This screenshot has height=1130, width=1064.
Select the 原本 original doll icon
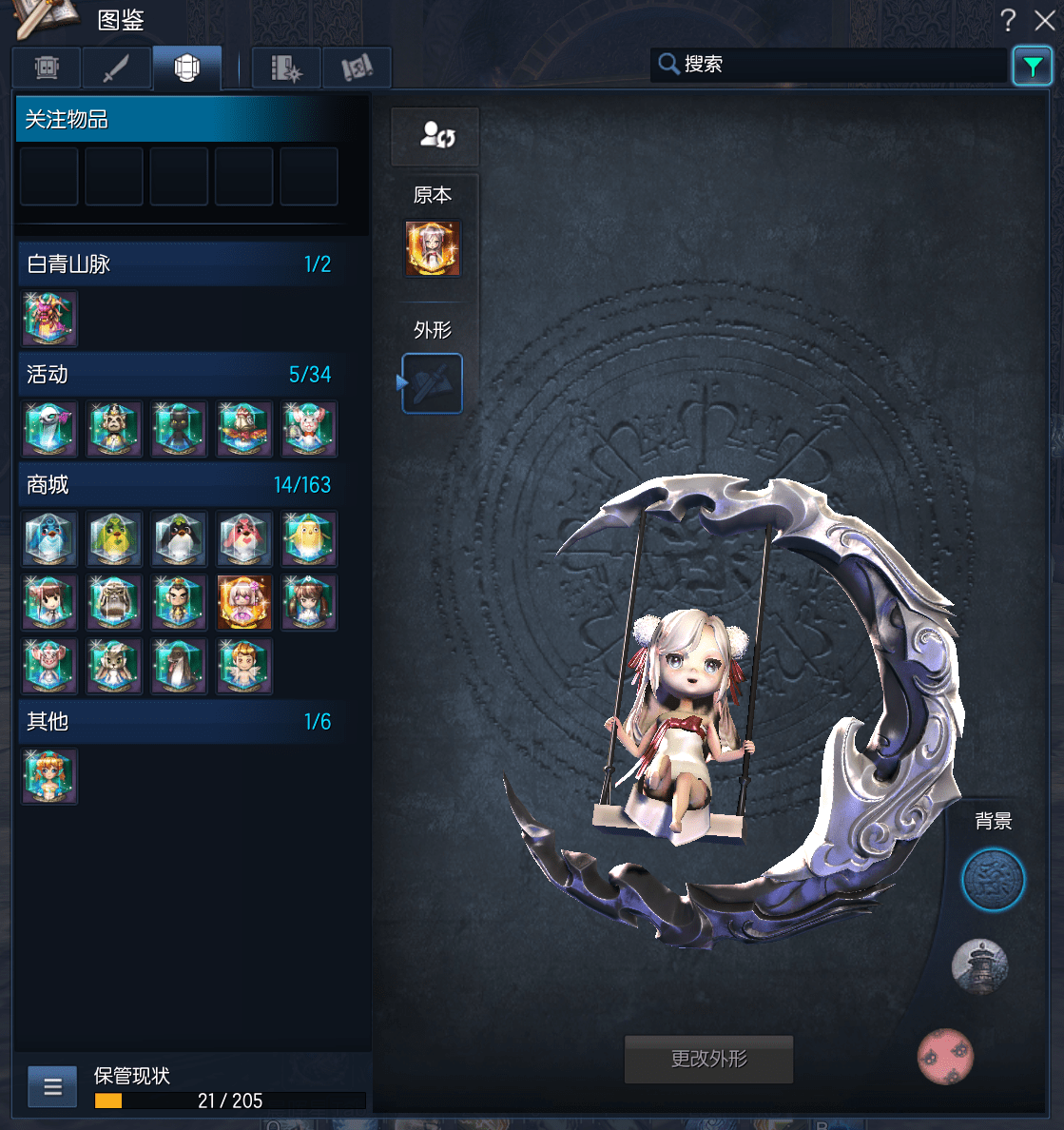[433, 249]
